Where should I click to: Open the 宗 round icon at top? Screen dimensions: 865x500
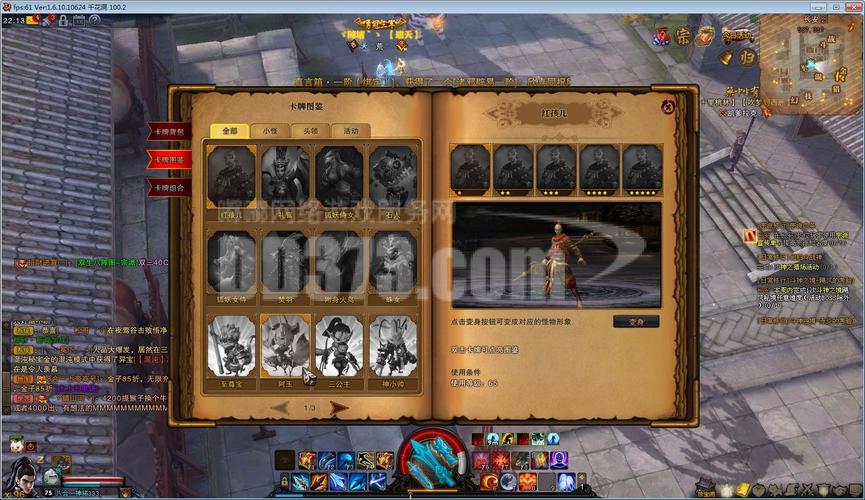[684, 37]
